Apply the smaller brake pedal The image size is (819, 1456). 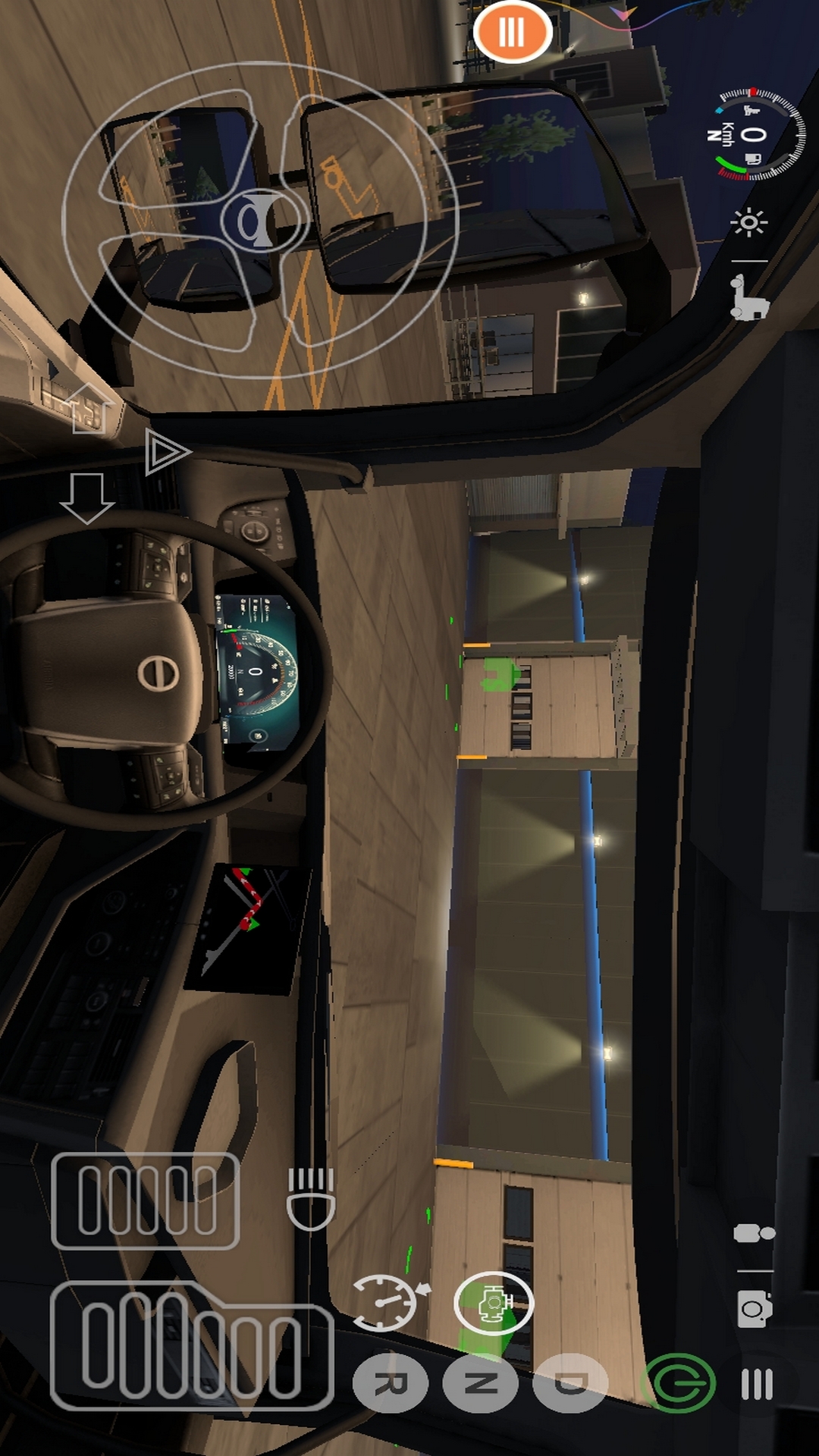tap(146, 1200)
